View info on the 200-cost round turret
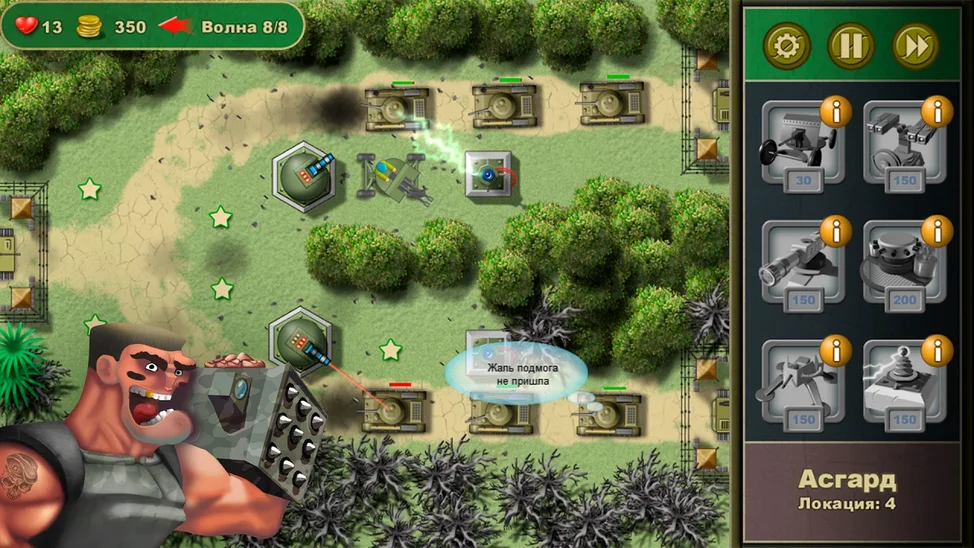The image size is (974, 548). [x=936, y=231]
